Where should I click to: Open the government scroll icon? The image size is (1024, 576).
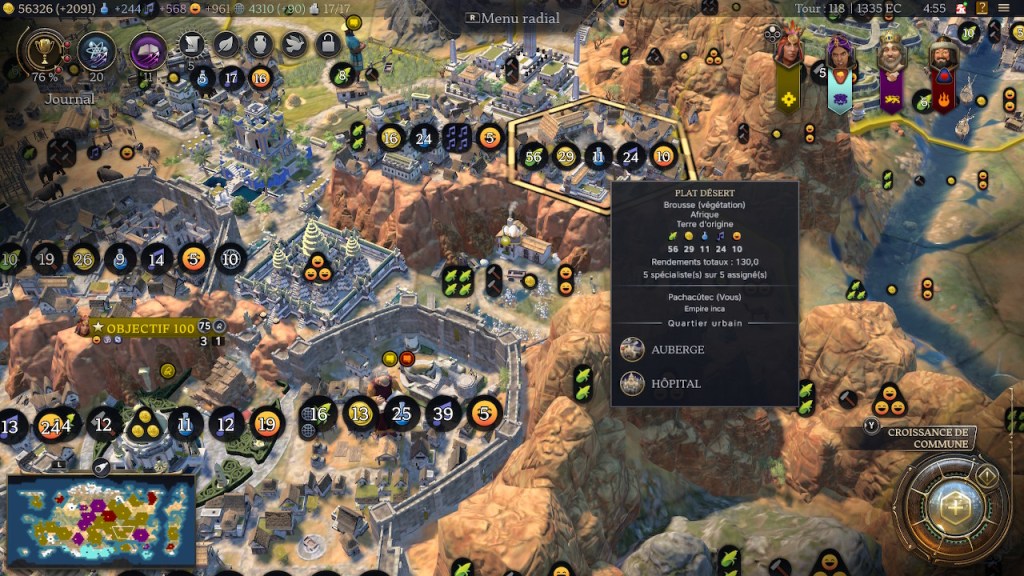pos(193,44)
